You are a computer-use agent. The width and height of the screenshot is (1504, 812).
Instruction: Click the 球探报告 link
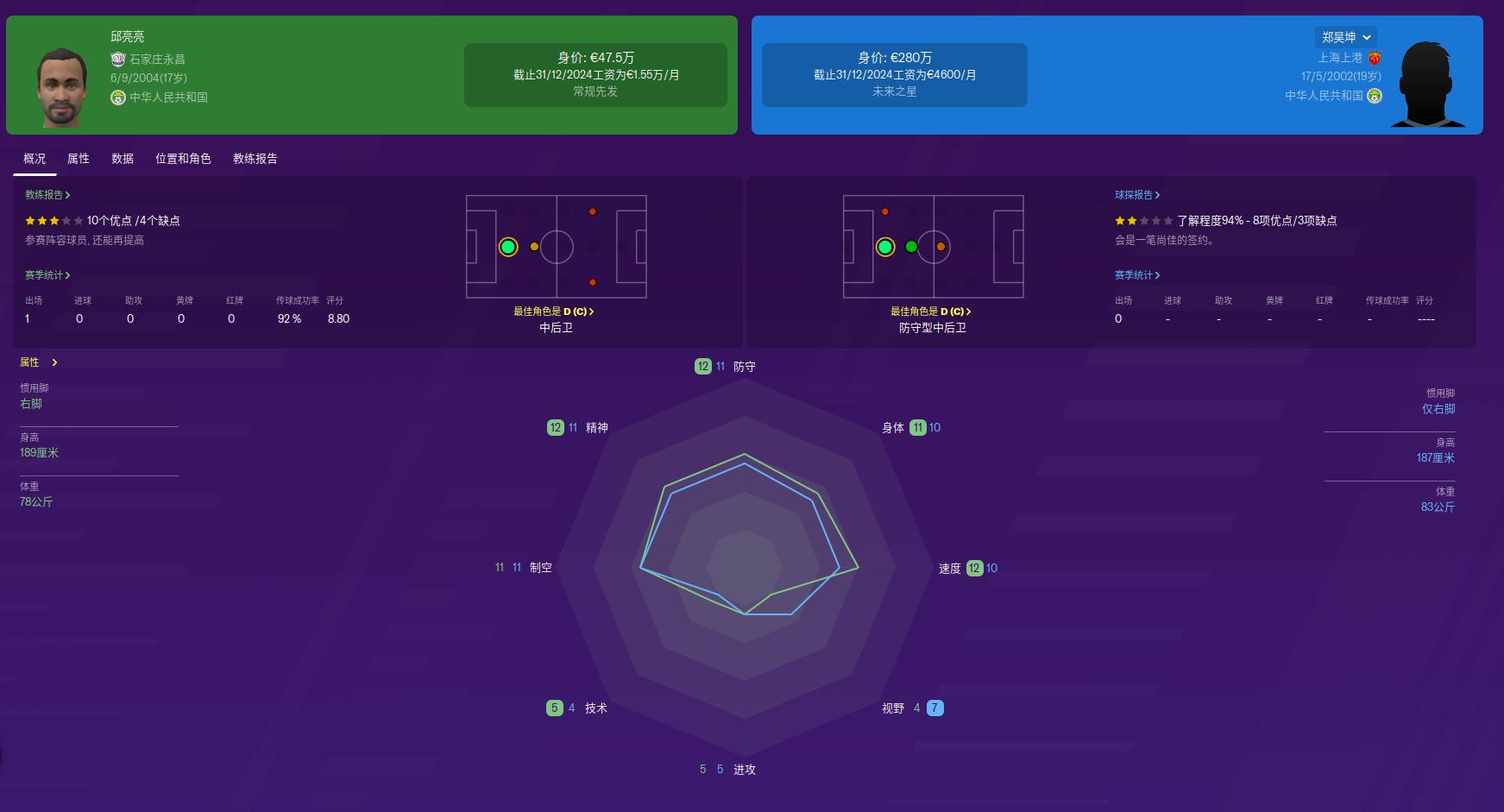pyautogui.click(x=1136, y=195)
